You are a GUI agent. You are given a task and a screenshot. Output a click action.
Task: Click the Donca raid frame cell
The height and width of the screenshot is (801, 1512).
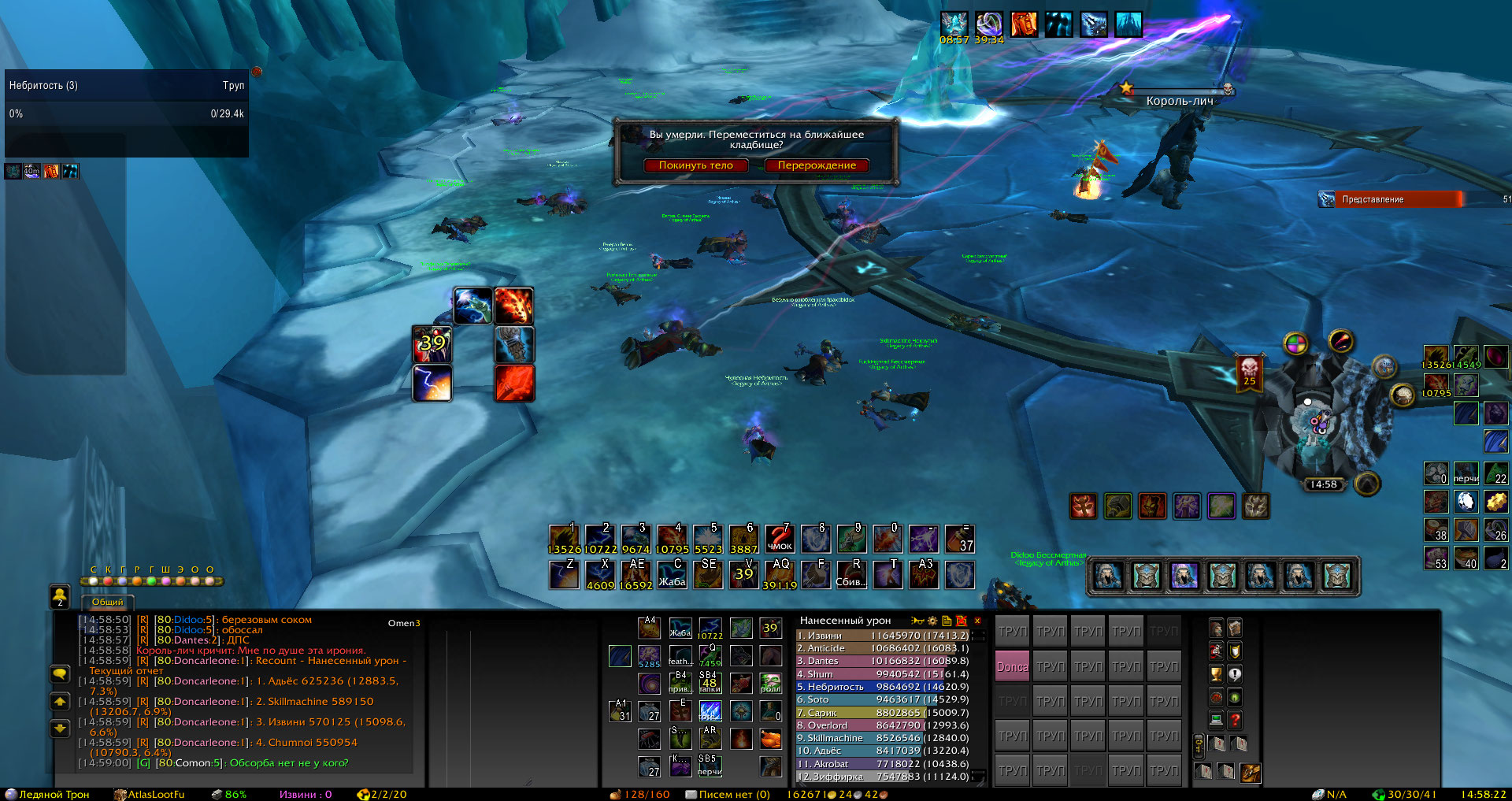pyautogui.click(x=1012, y=666)
